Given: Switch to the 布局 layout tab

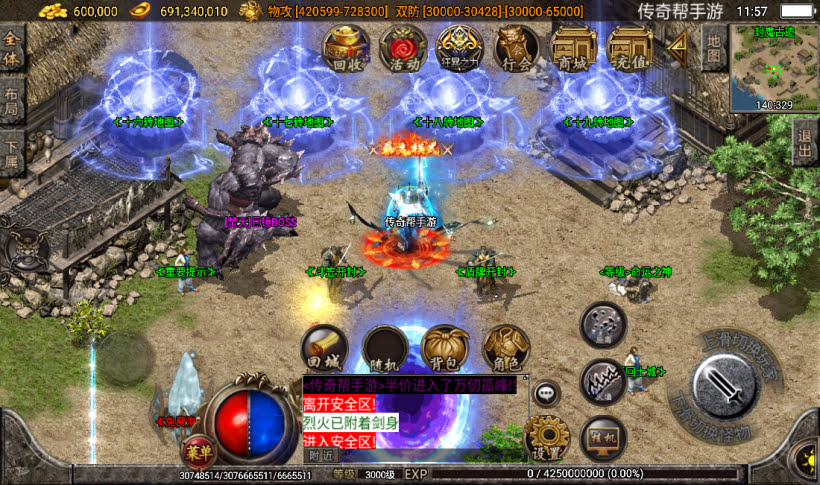Looking at the screenshot, I should pos(12,102).
